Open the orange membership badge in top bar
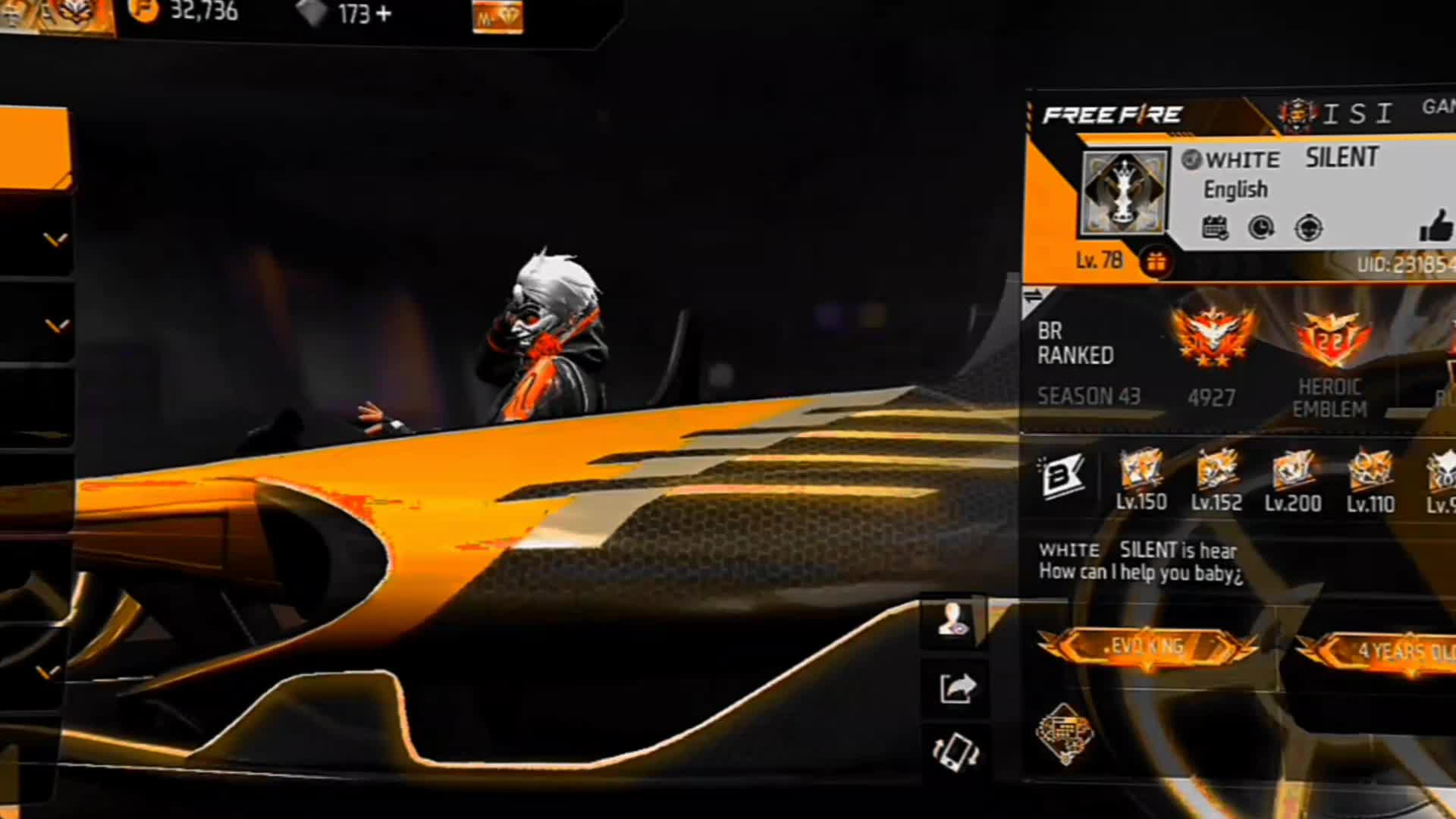Screen dimensions: 1456x819 click(497, 17)
